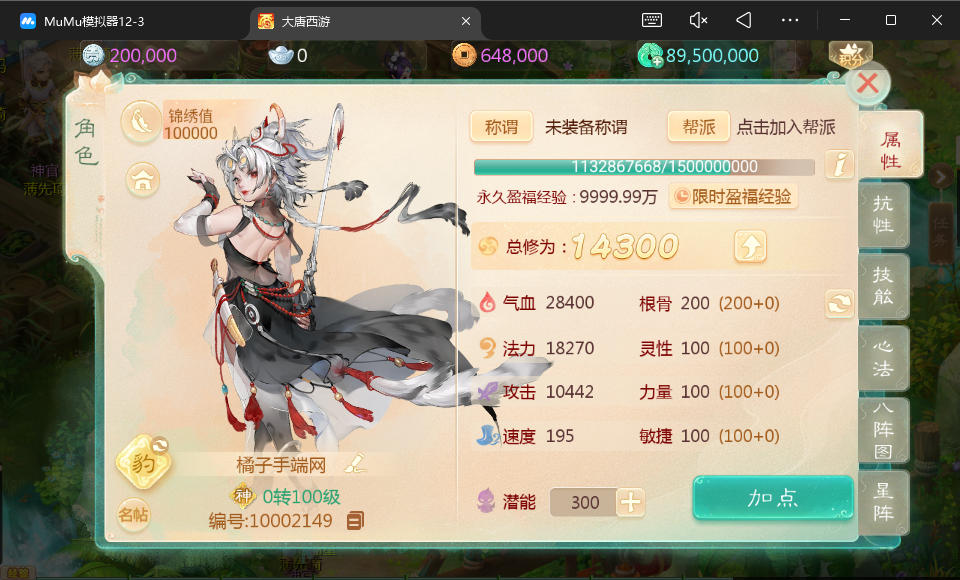Copy the character ID number

(355, 521)
